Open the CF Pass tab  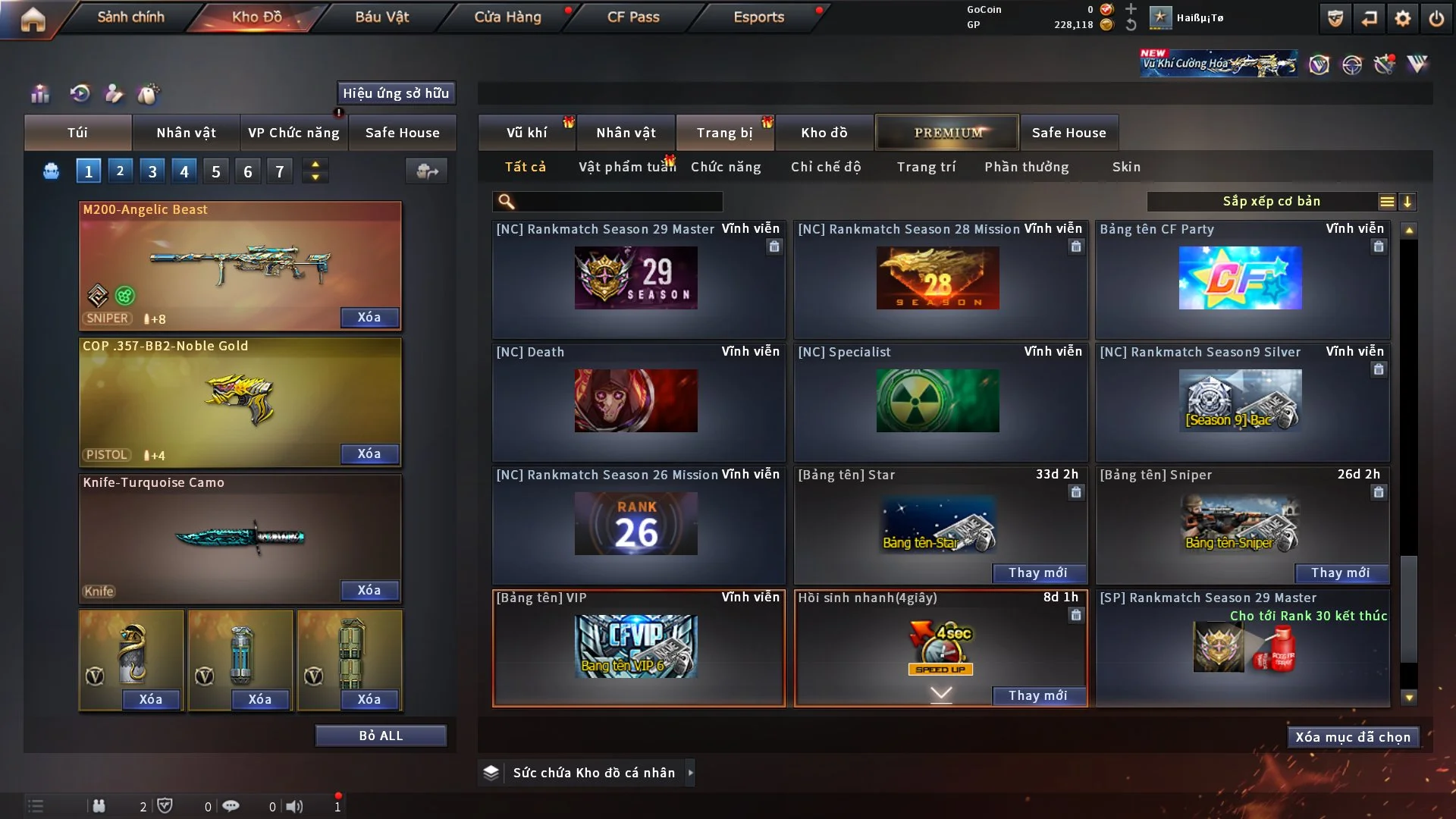[633, 17]
